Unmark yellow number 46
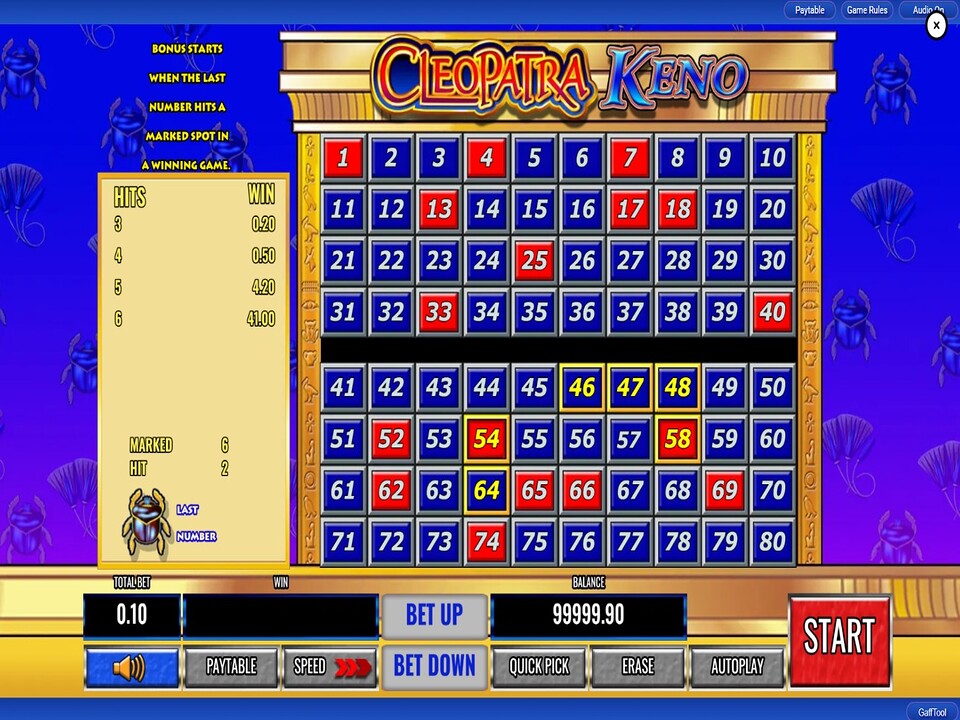Screen dimensions: 960x720 pyautogui.click(x=582, y=387)
